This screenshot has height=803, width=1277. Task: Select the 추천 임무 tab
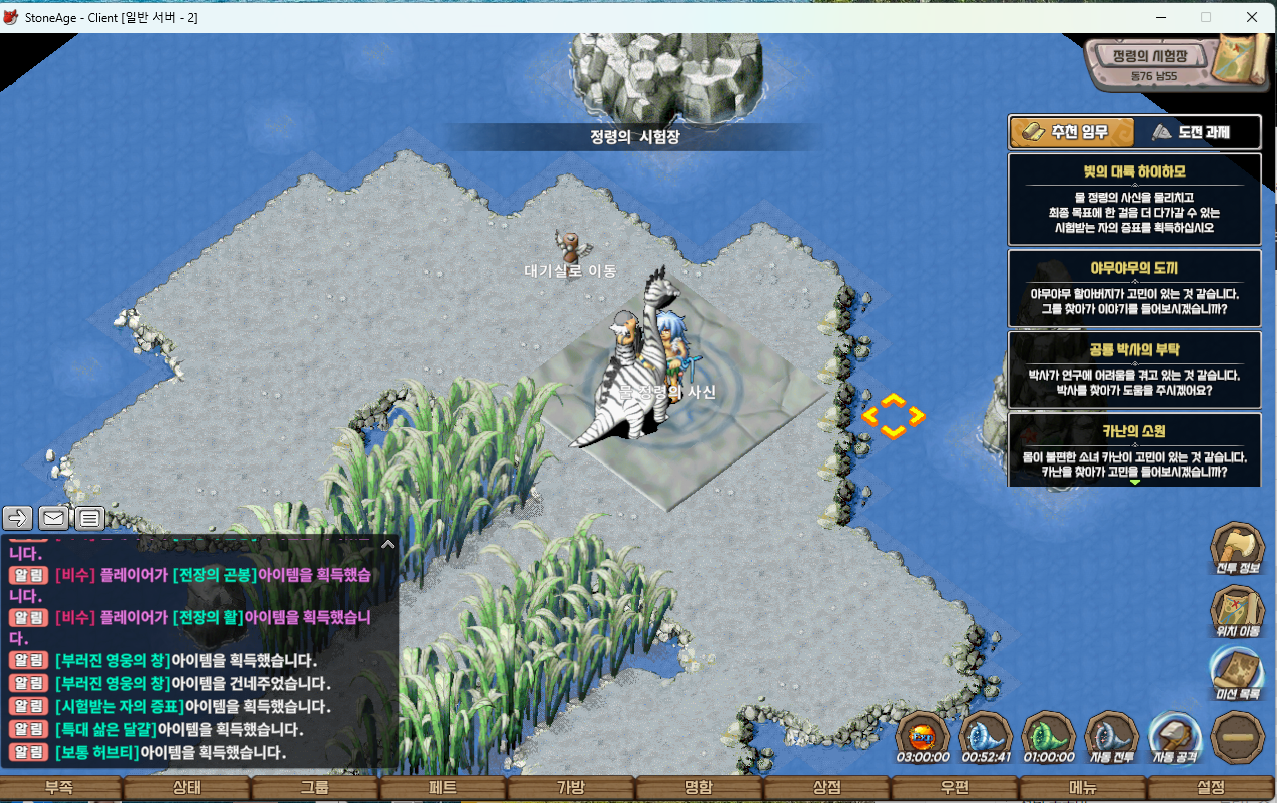pos(1073,133)
